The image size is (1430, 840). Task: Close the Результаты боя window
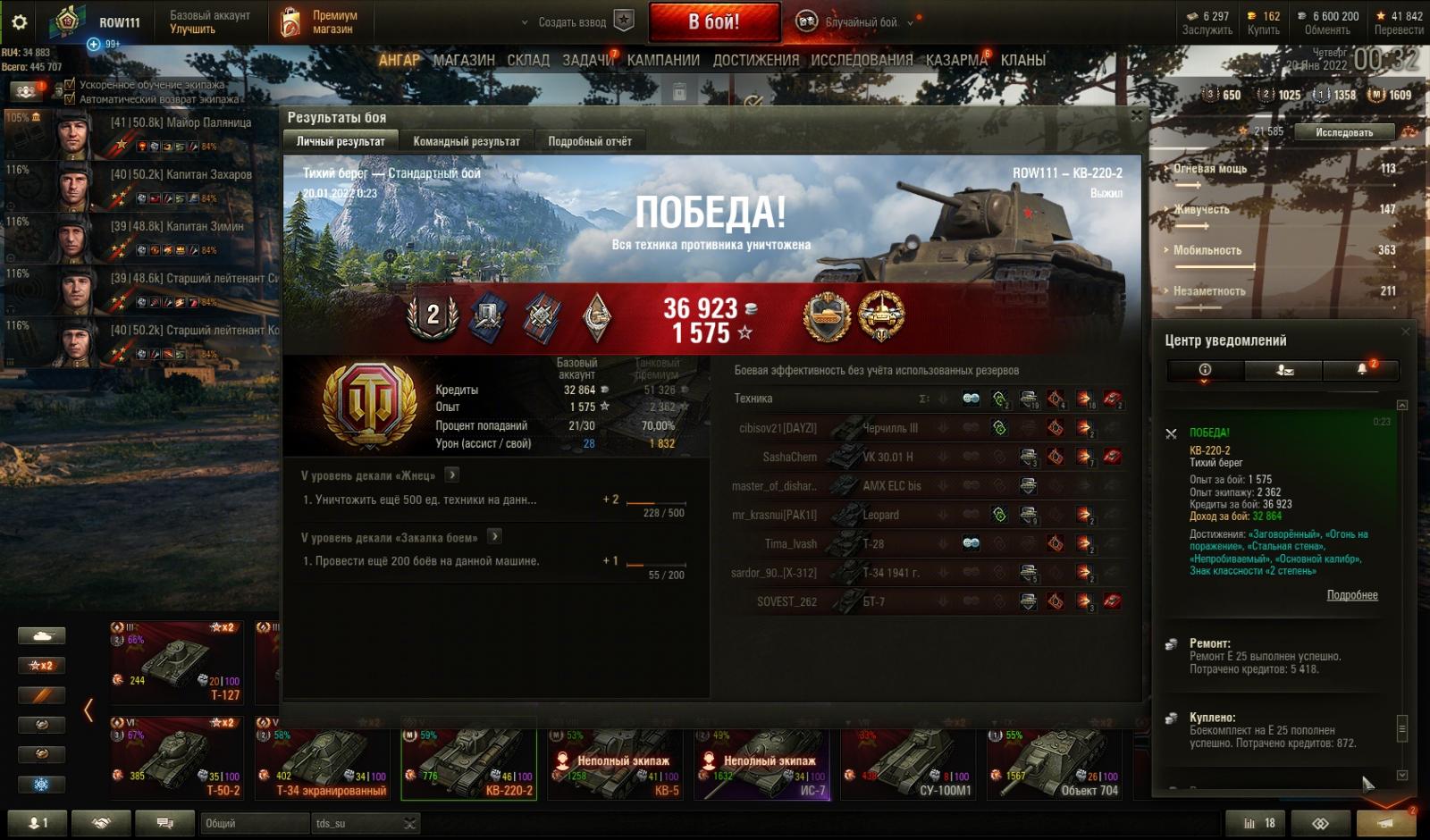(x=1137, y=115)
